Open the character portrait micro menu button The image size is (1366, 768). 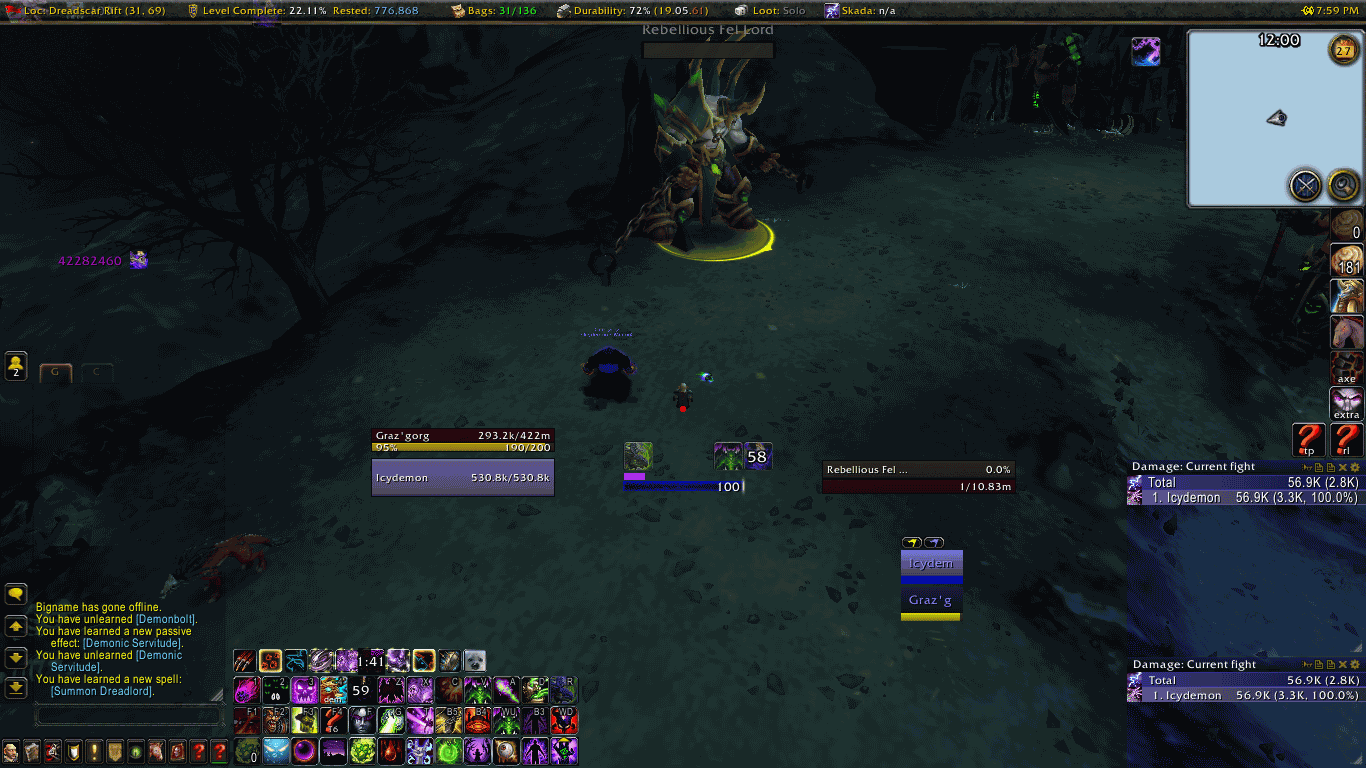[10, 752]
